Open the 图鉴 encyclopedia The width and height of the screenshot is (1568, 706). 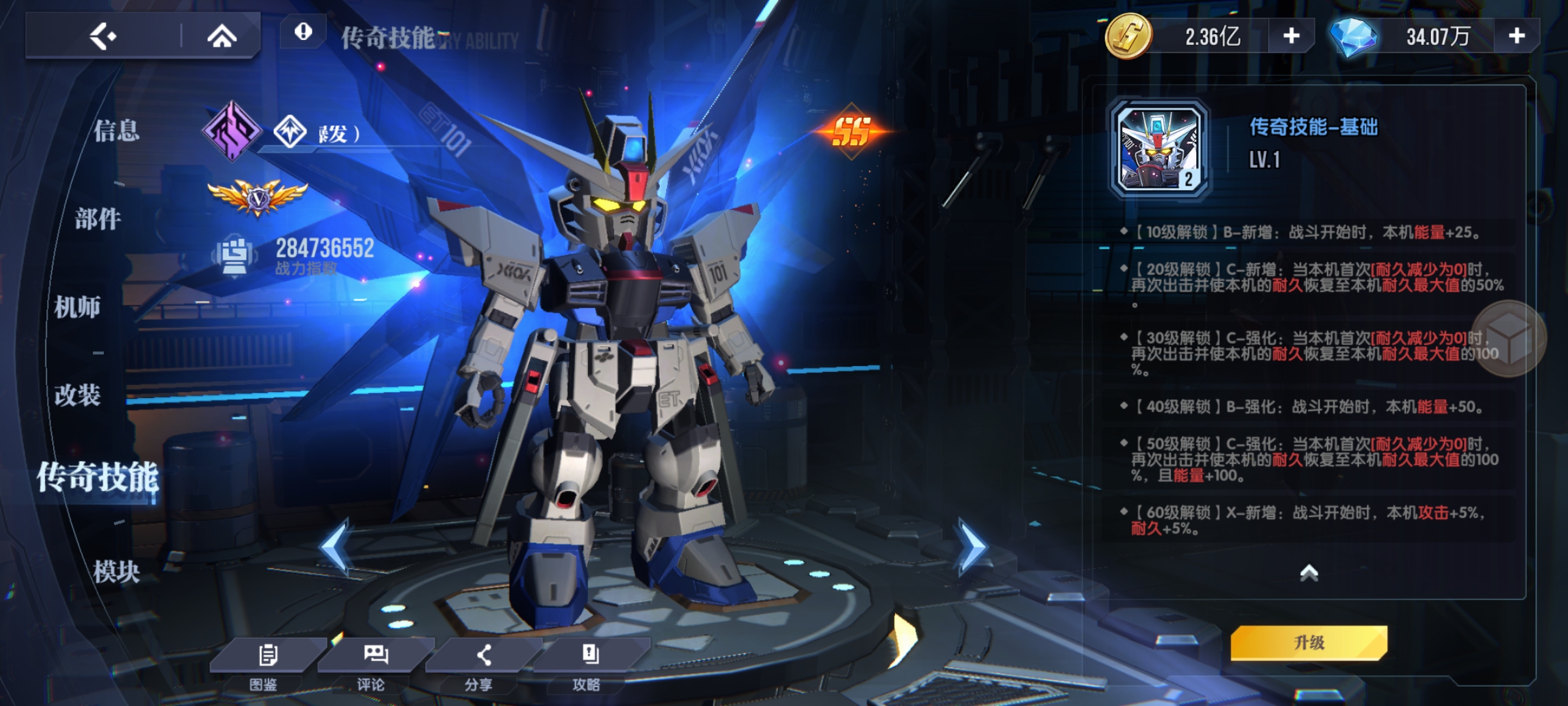click(267, 664)
